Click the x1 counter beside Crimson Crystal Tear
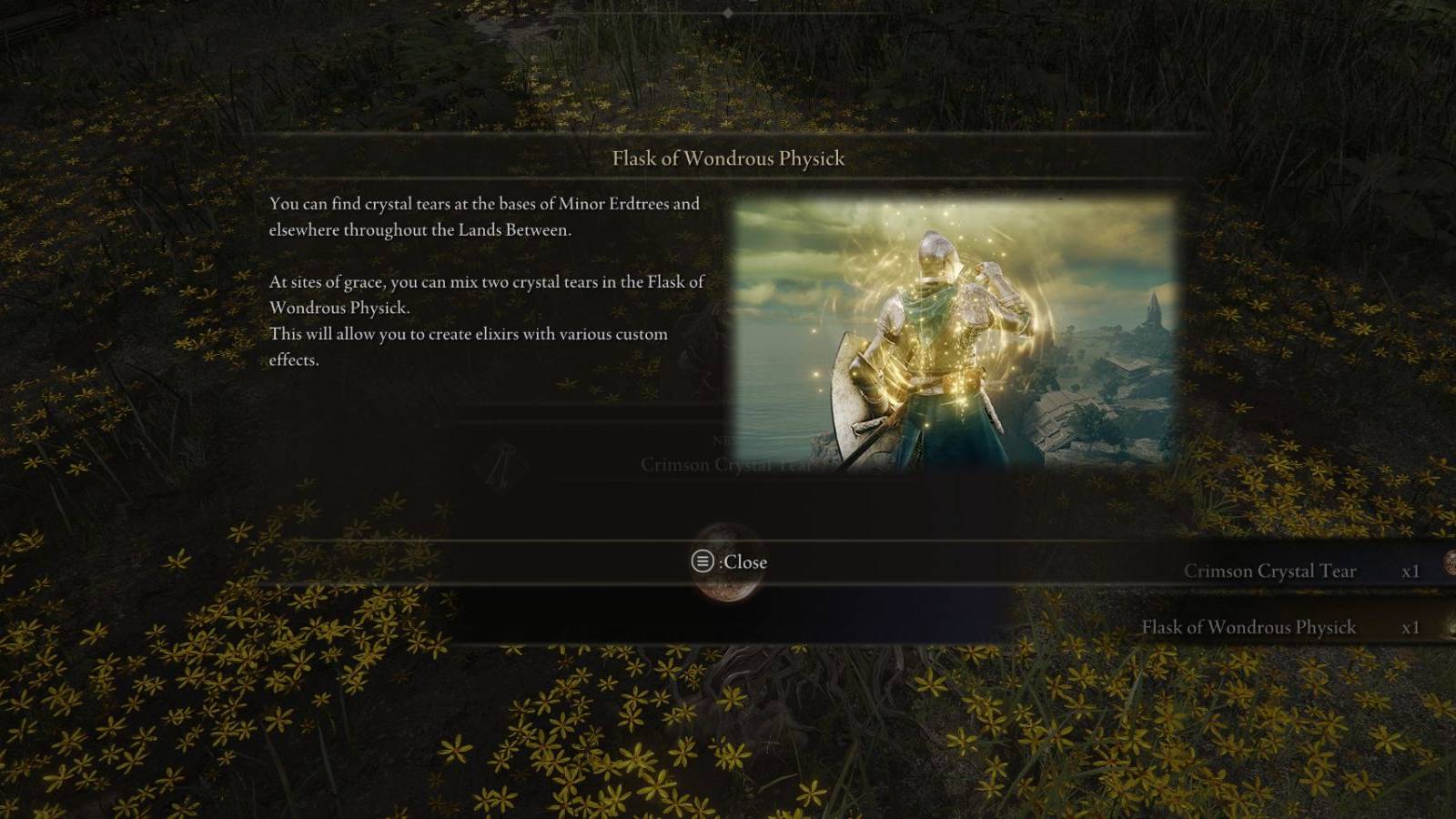 [x=1411, y=571]
